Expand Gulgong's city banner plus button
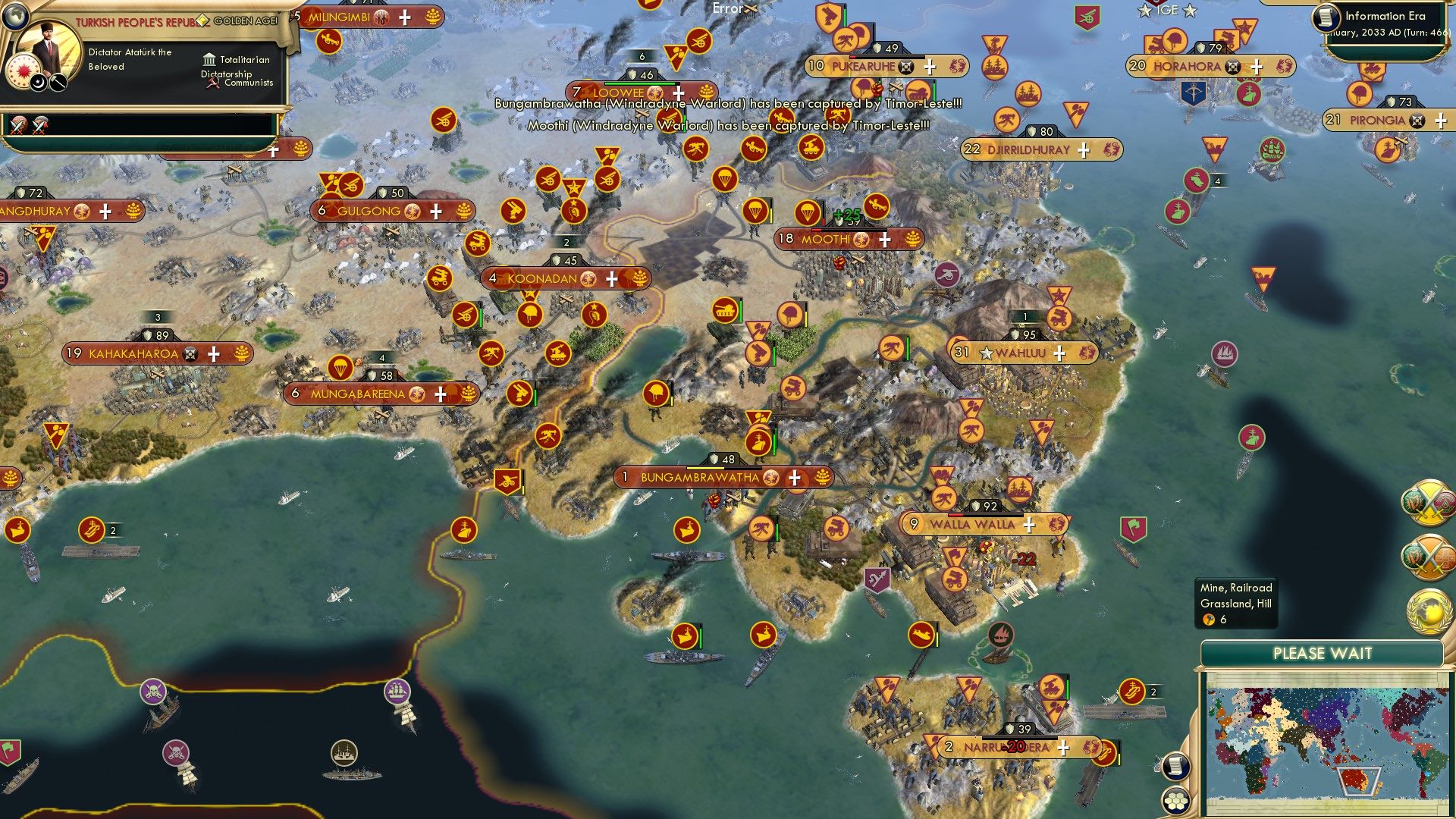 [x=436, y=211]
